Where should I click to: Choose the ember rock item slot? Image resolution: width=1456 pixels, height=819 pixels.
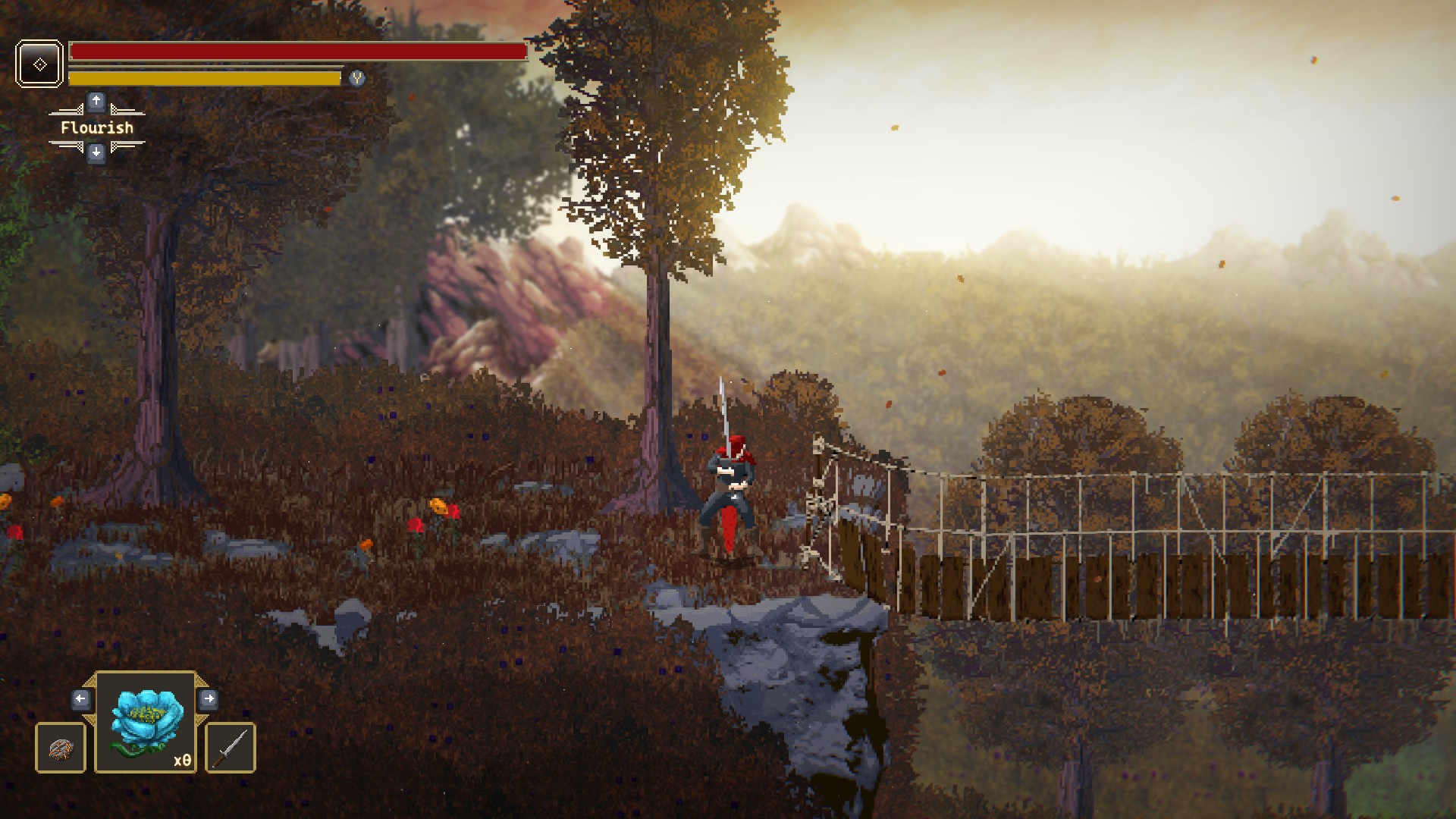point(61,748)
